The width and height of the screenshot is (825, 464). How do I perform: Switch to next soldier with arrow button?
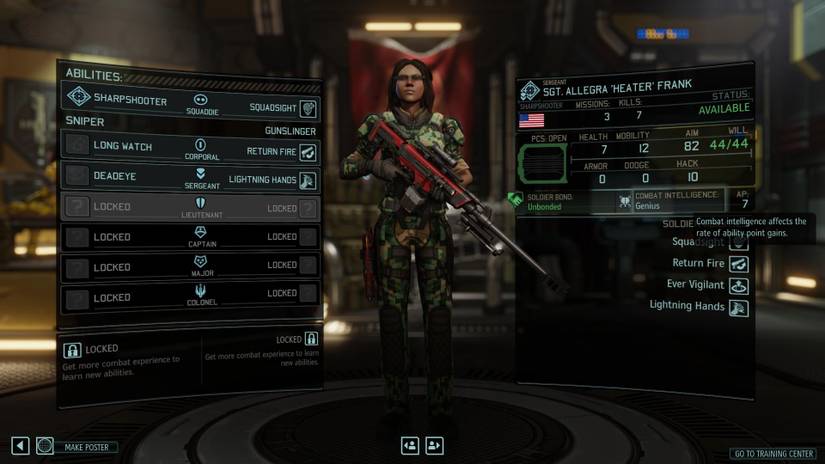point(435,446)
